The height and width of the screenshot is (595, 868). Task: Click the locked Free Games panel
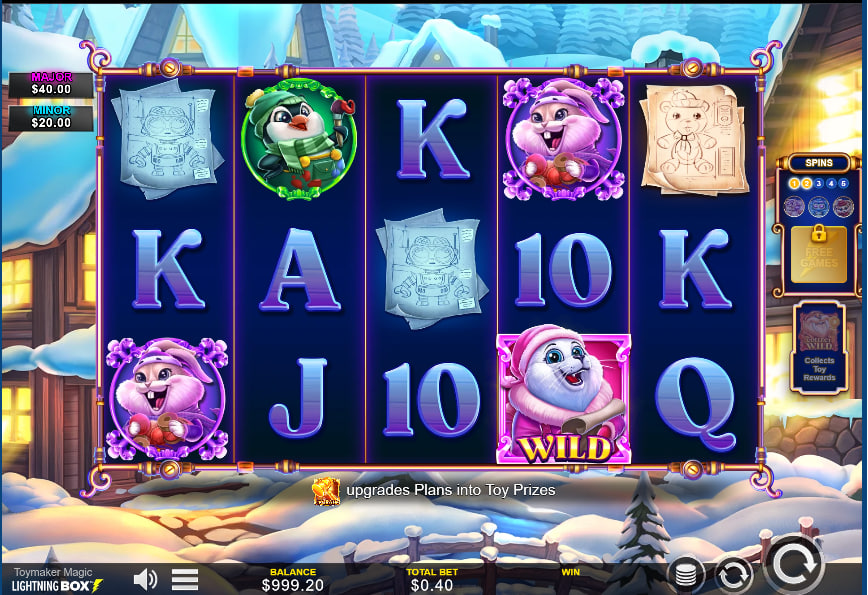point(818,253)
